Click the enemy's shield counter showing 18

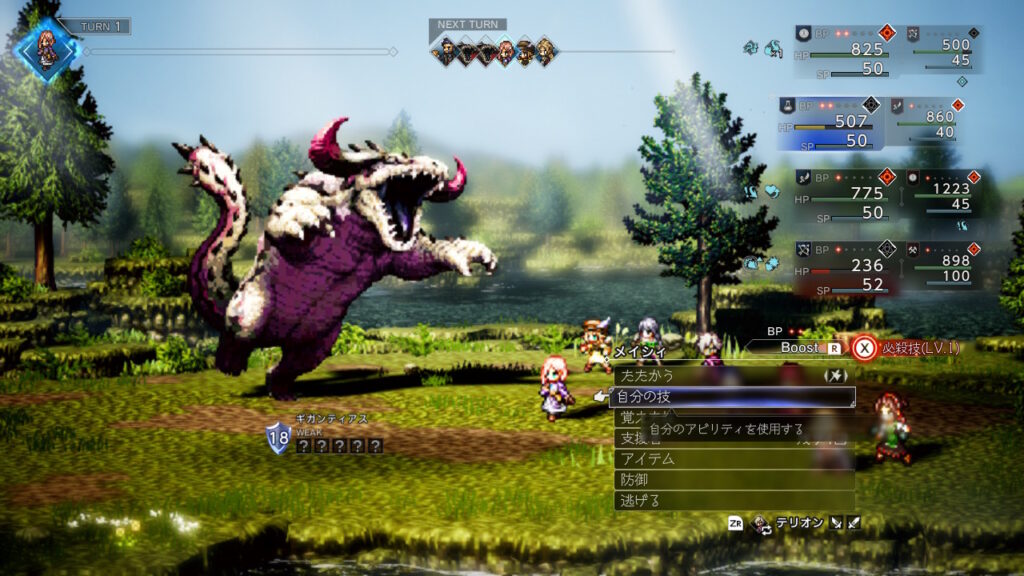click(277, 437)
